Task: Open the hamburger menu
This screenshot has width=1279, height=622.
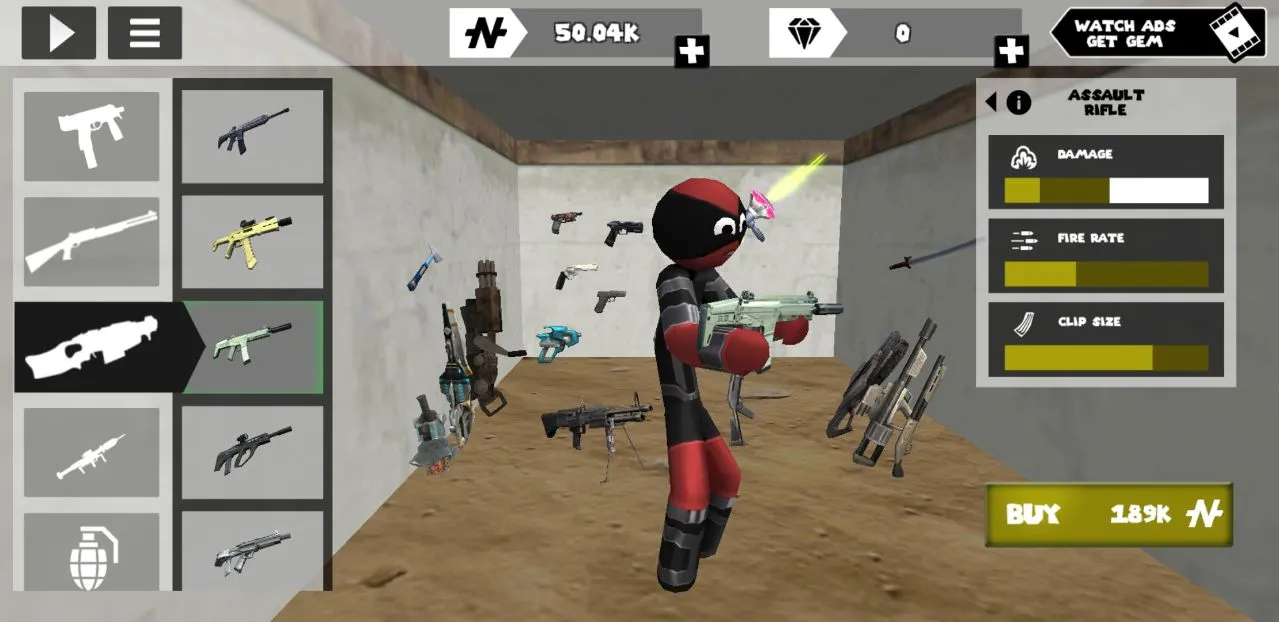Action: click(x=145, y=33)
